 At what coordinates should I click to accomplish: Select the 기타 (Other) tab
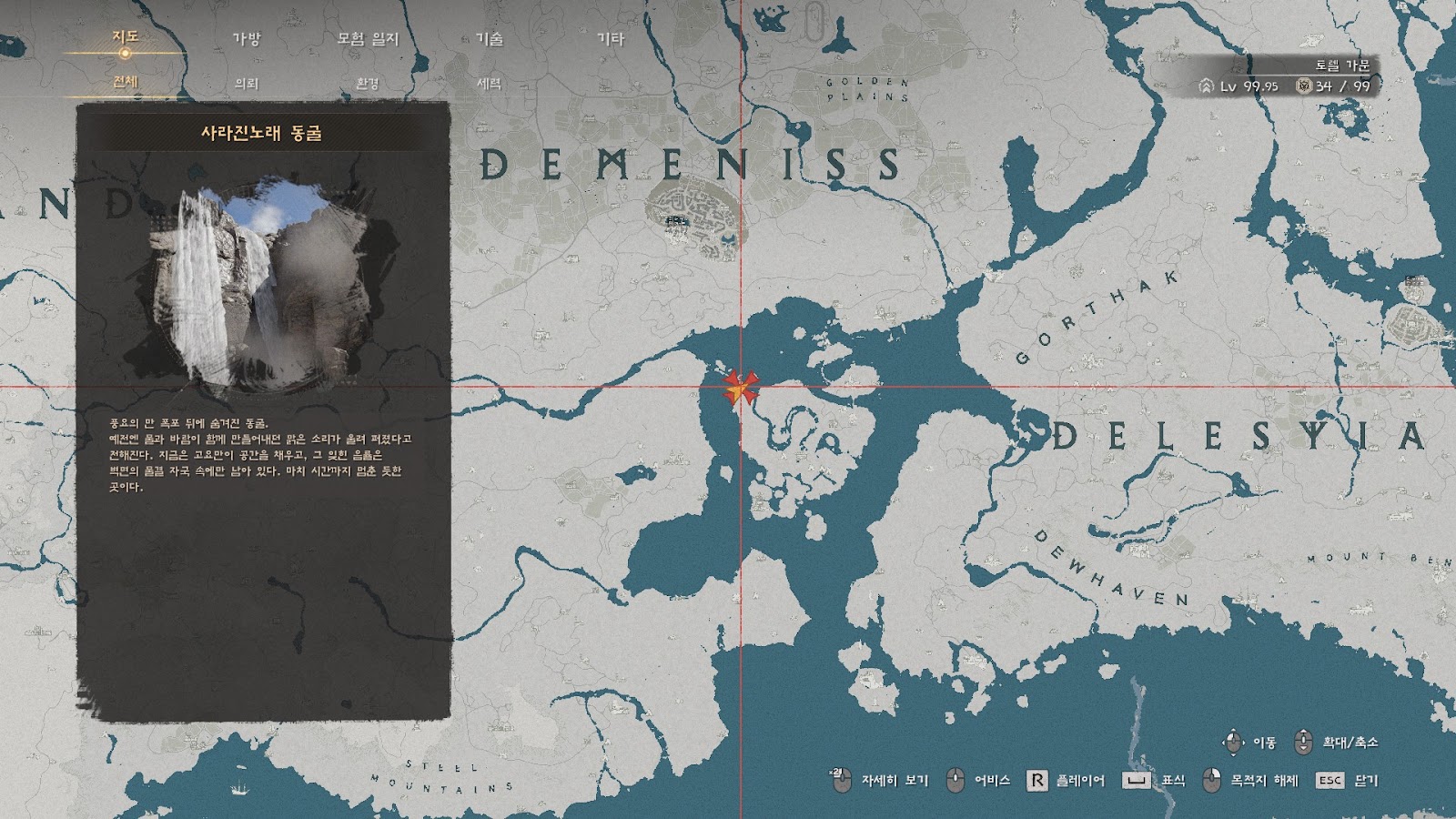(x=611, y=38)
